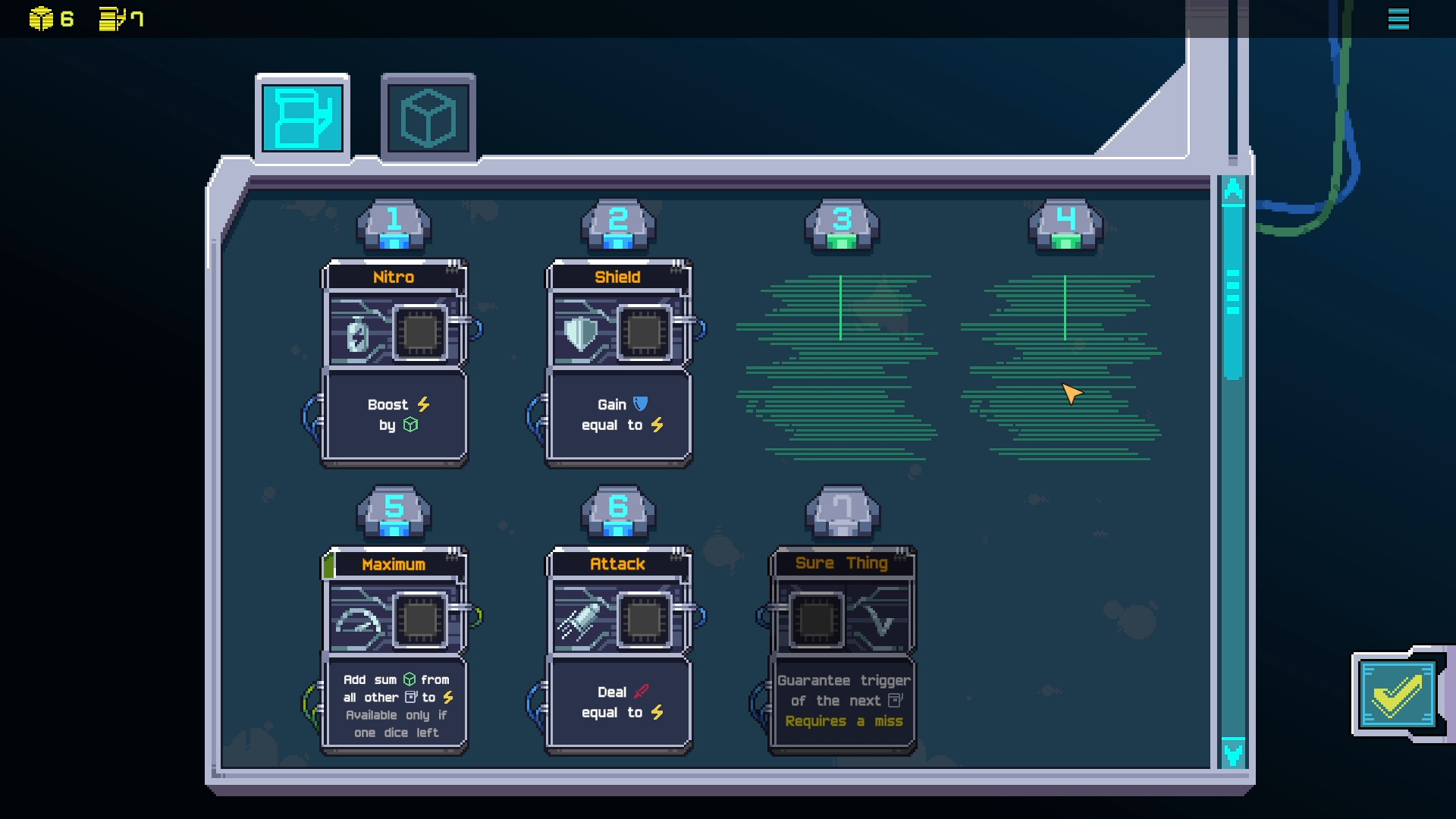Select equip slot 1 badge
1456x819 pixels.
(393, 222)
